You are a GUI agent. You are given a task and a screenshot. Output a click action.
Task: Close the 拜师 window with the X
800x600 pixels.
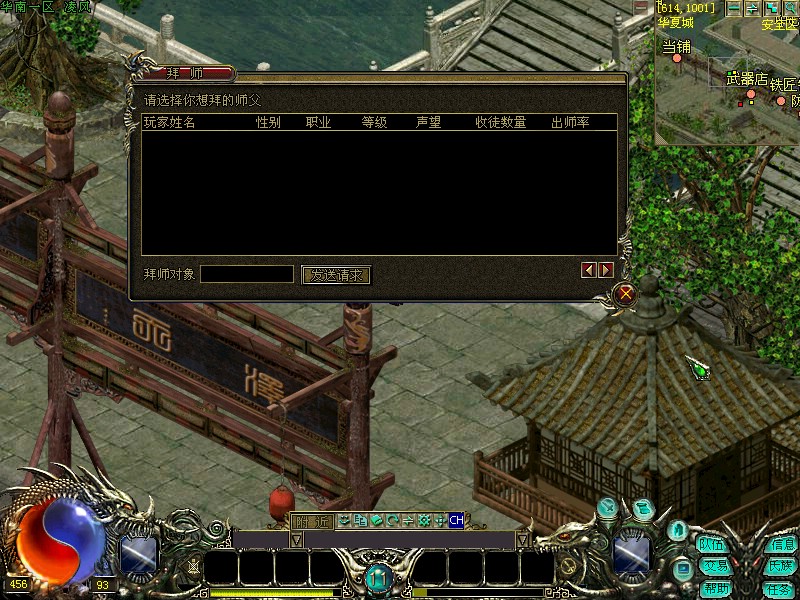click(x=626, y=294)
